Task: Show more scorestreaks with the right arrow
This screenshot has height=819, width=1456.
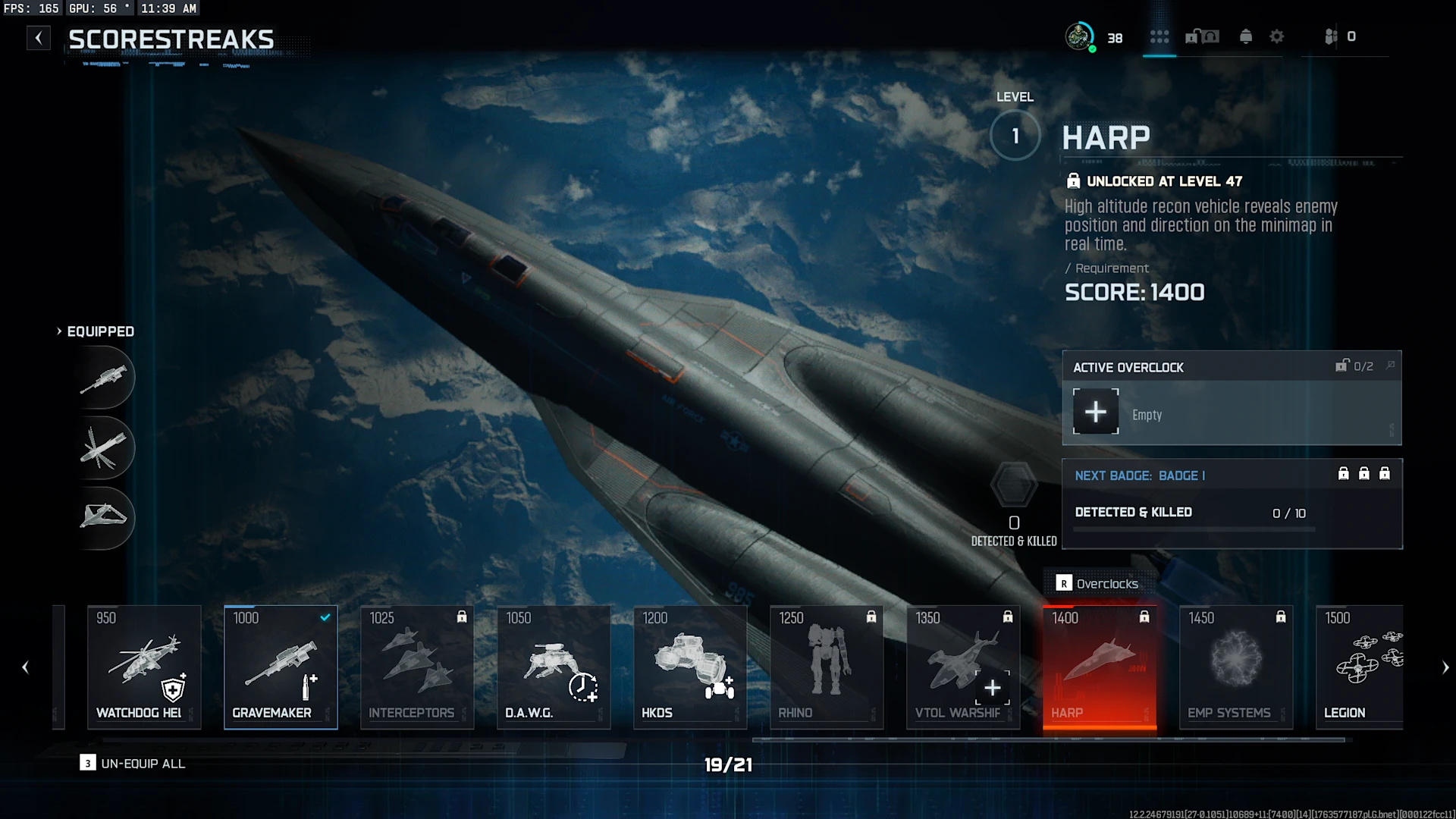Action: point(1445,667)
